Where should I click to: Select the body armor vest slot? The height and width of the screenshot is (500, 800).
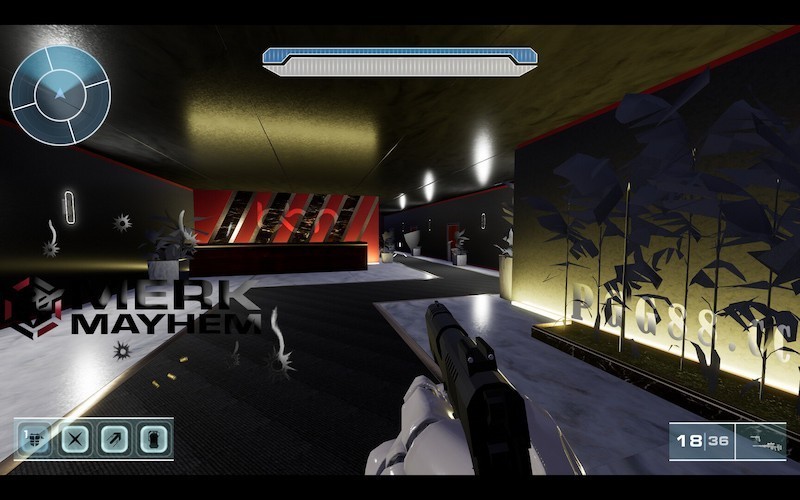coord(37,438)
